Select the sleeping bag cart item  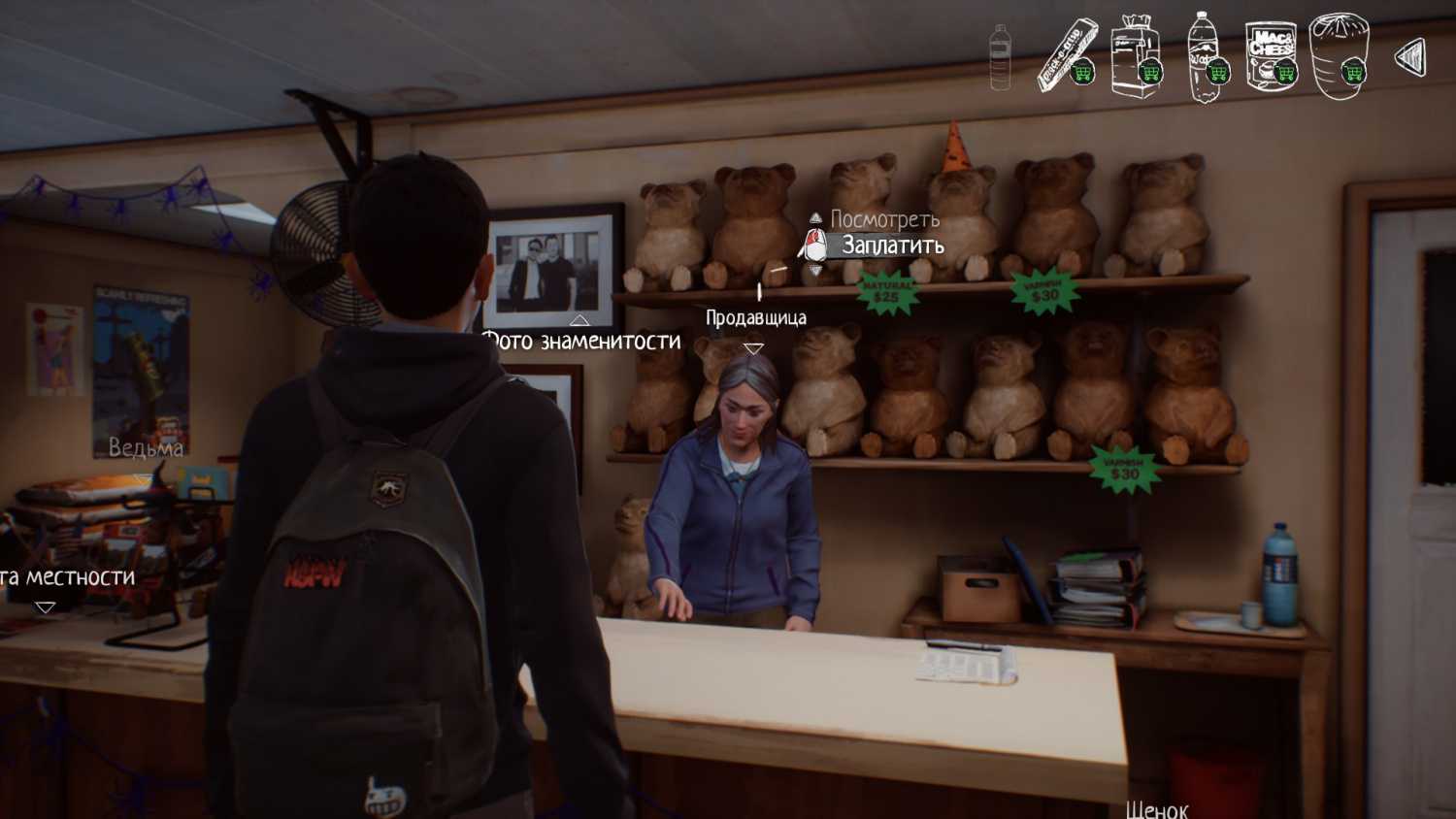coord(1339,56)
